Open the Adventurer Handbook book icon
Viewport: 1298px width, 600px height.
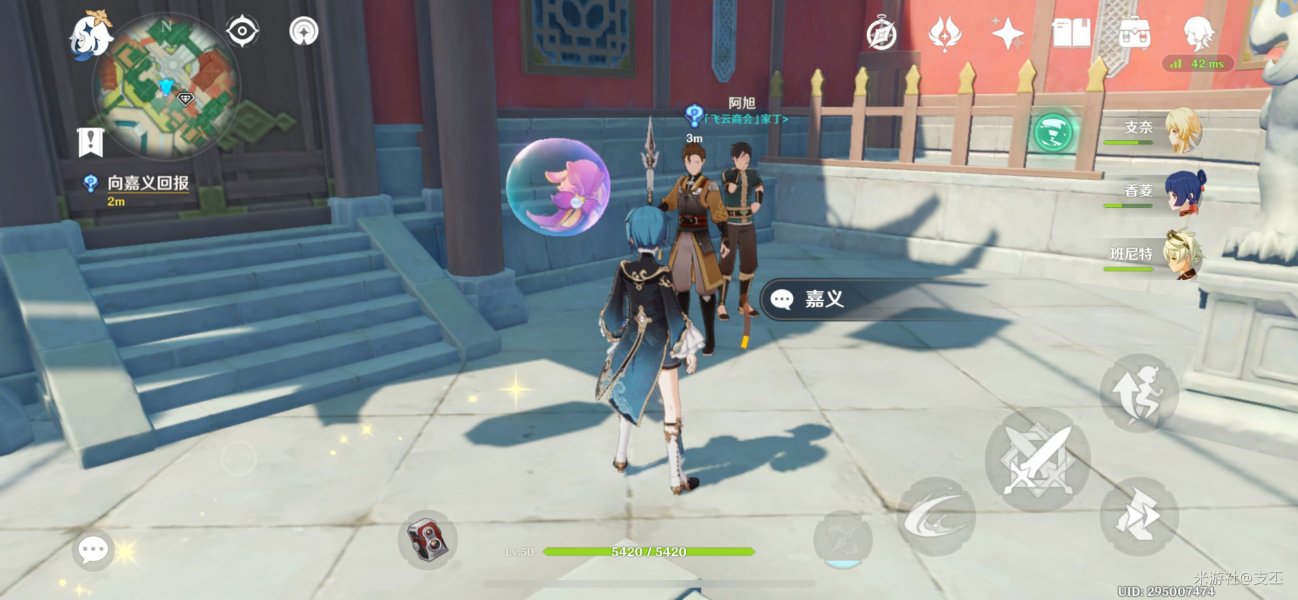pyautogui.click(x=1071, y=34)
